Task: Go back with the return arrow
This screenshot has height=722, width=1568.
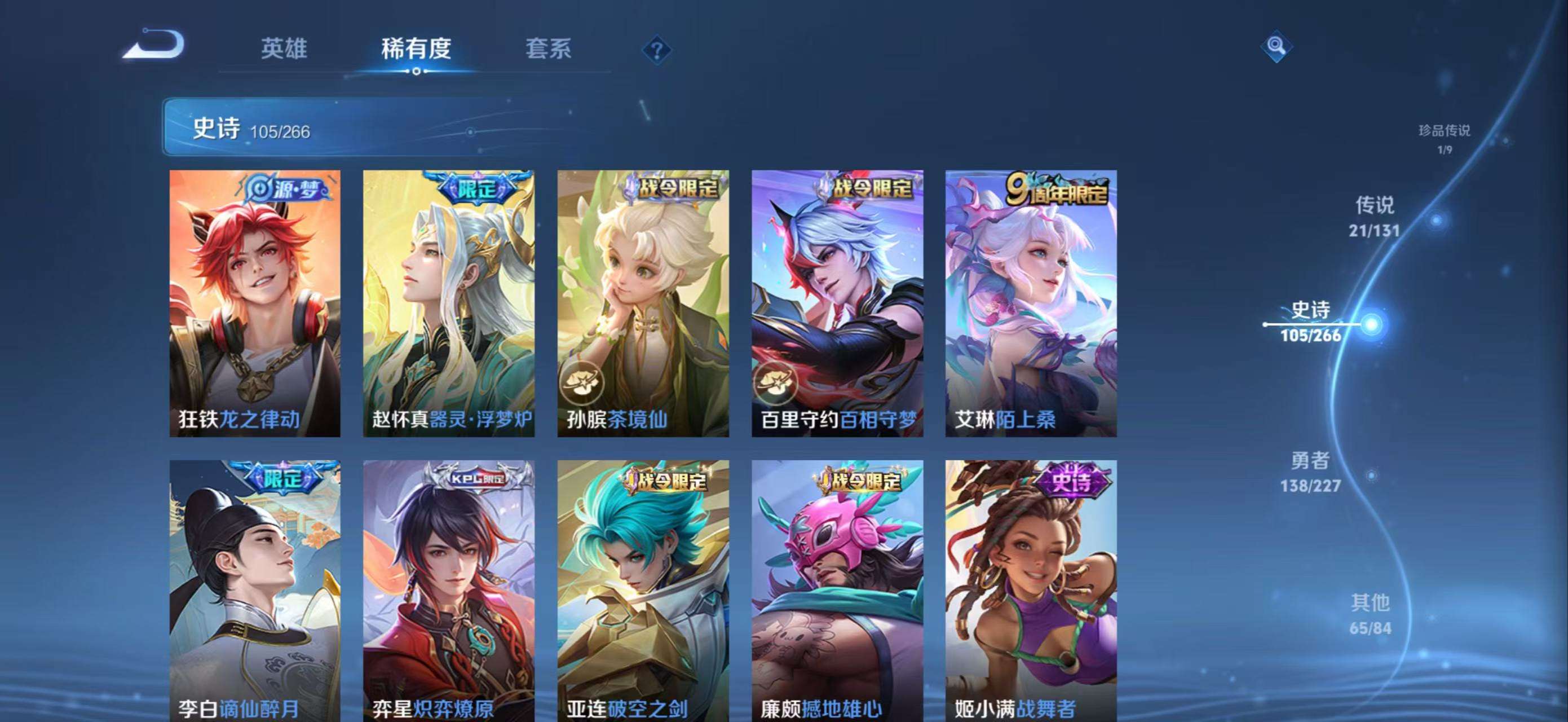Action: pos(154,45)
